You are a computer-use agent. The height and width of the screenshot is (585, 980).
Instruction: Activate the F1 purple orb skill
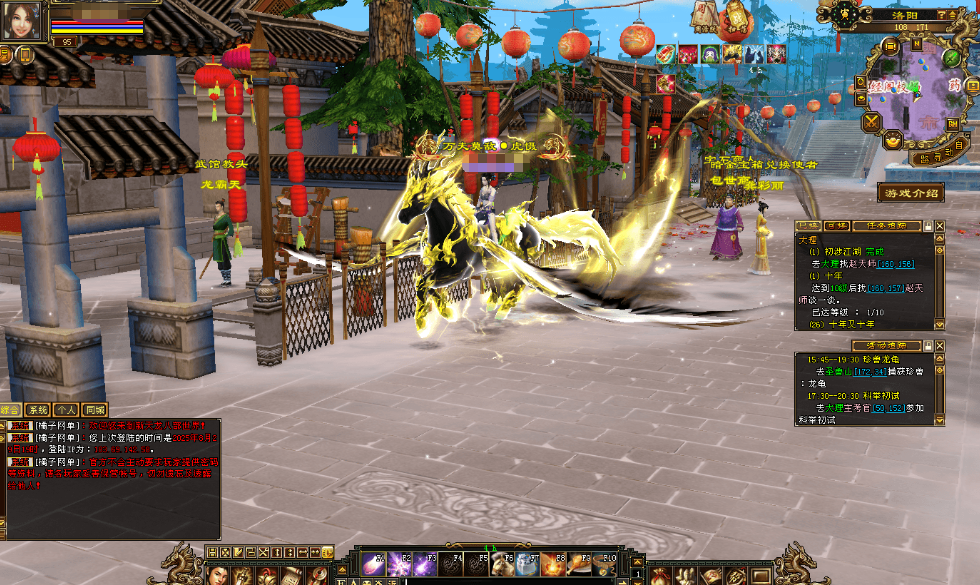point(373,564)
